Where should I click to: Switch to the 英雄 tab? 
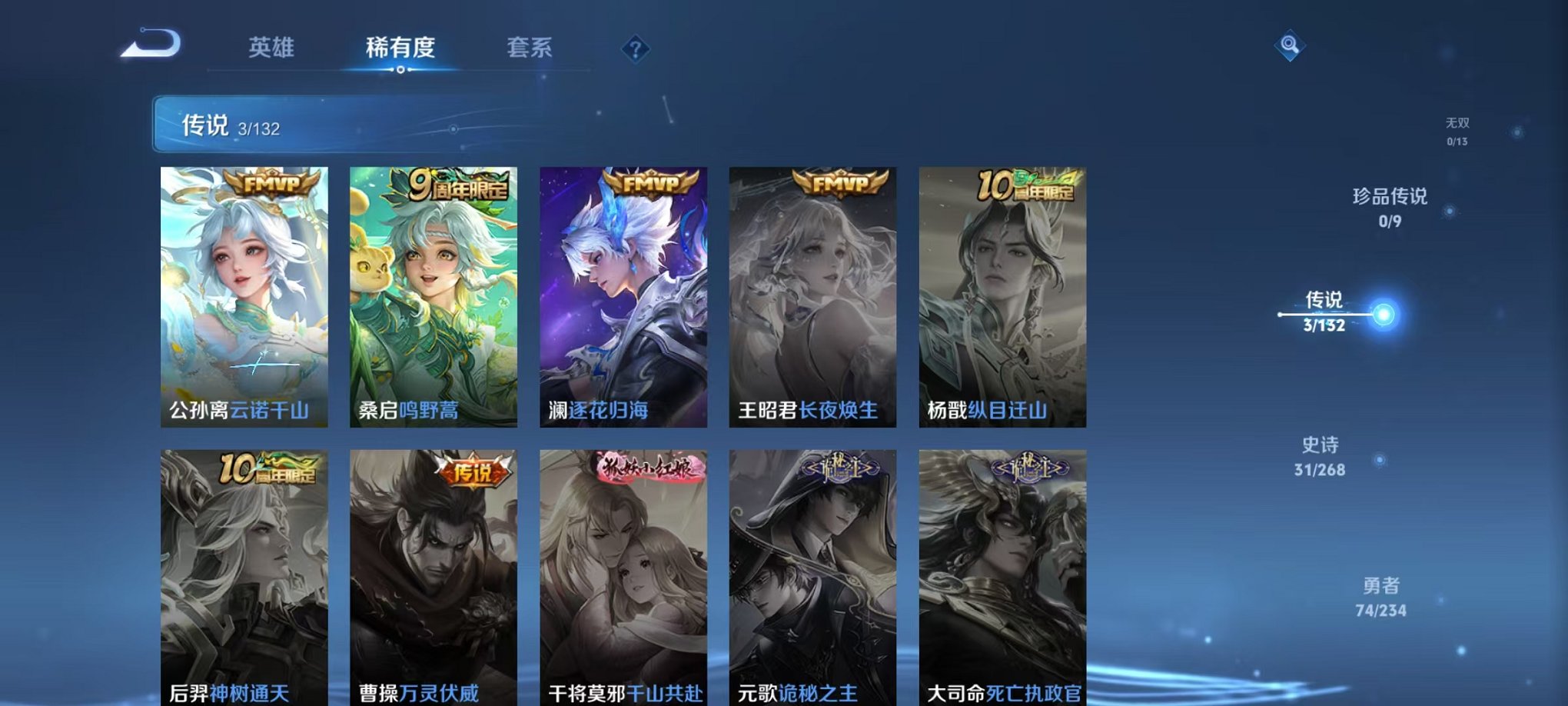click(269, 48)
